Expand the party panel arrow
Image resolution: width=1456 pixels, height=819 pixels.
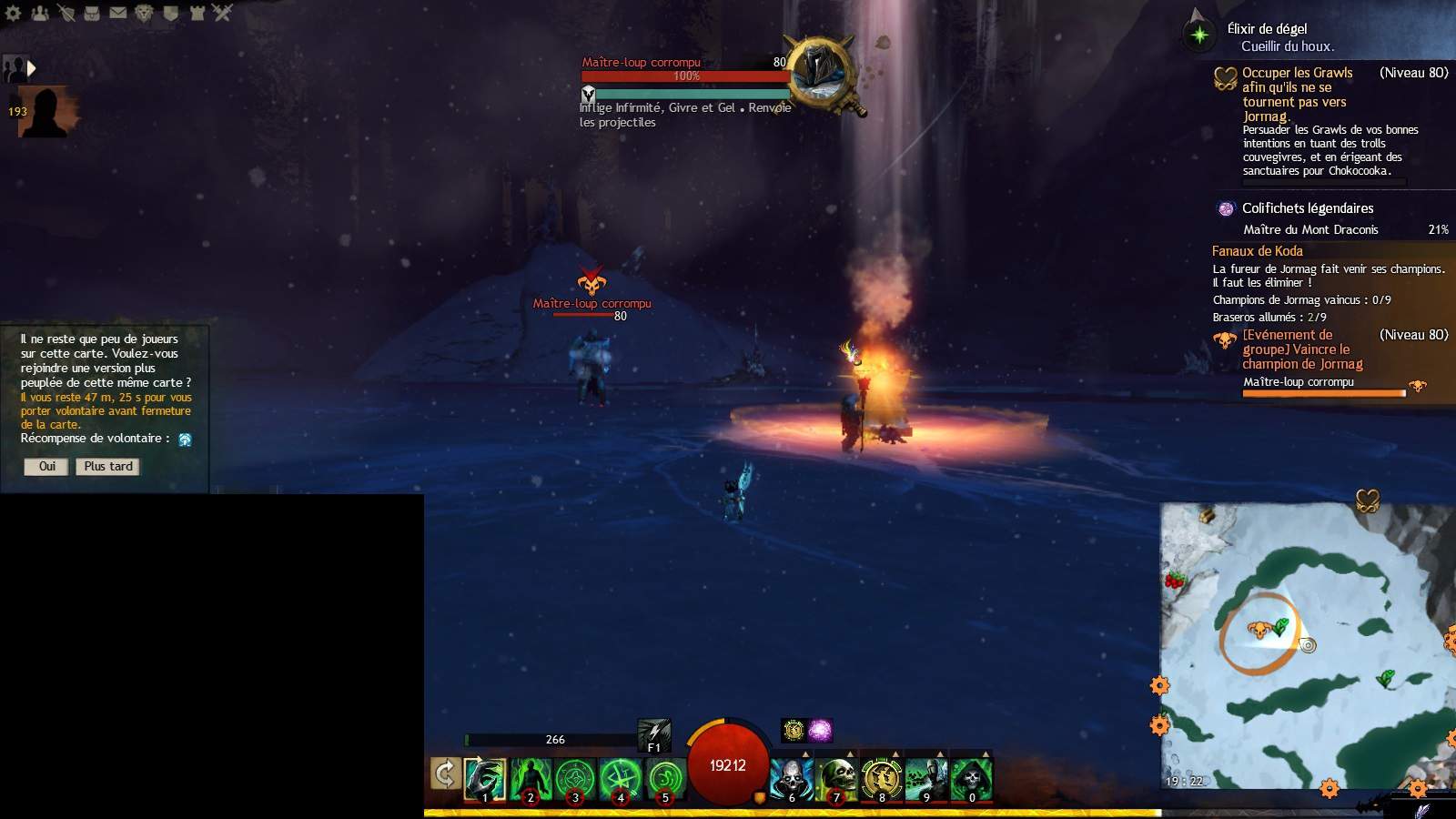[x=32, y=68]
